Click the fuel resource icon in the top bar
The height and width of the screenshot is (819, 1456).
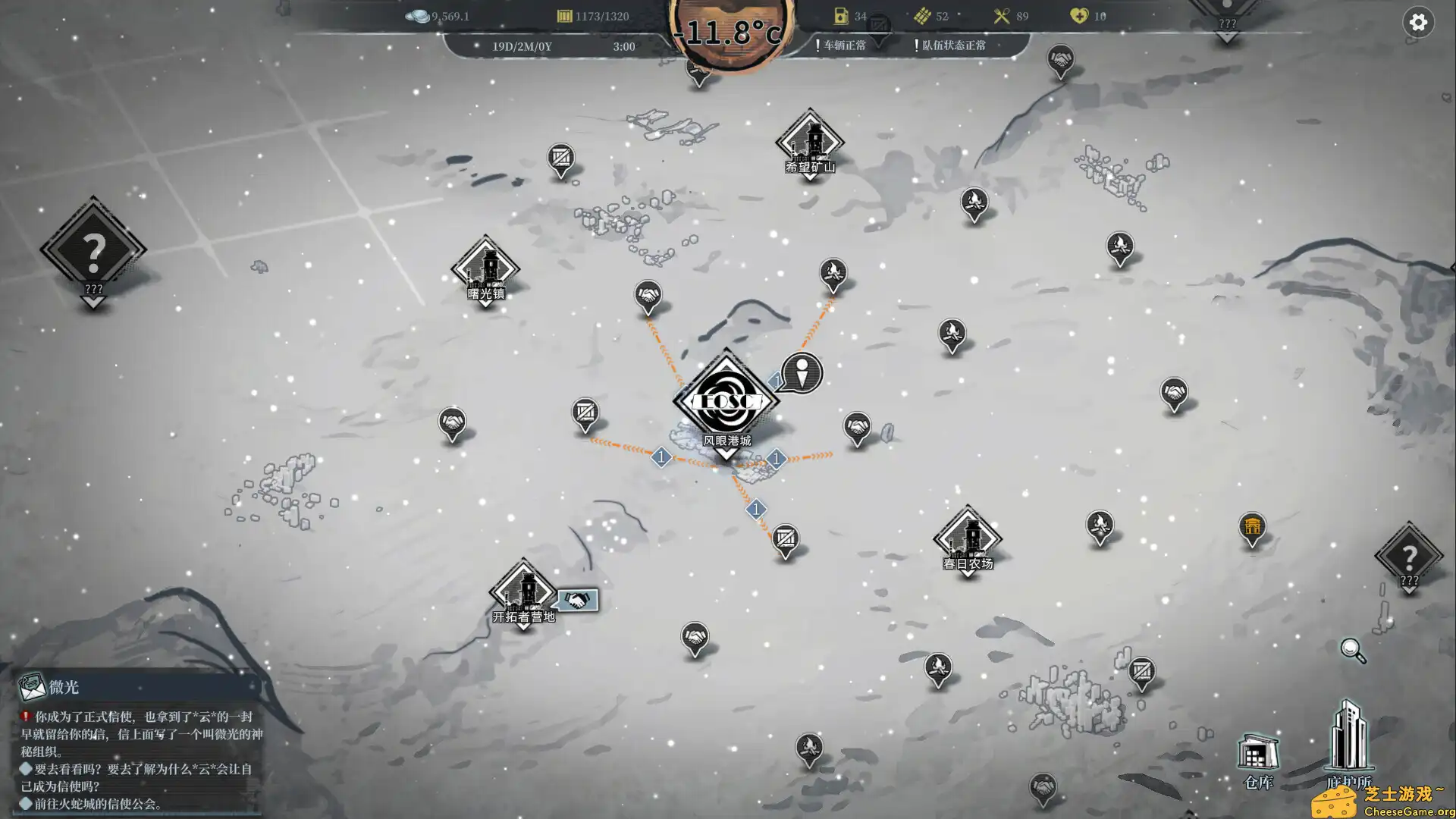(x=842, y=15)
